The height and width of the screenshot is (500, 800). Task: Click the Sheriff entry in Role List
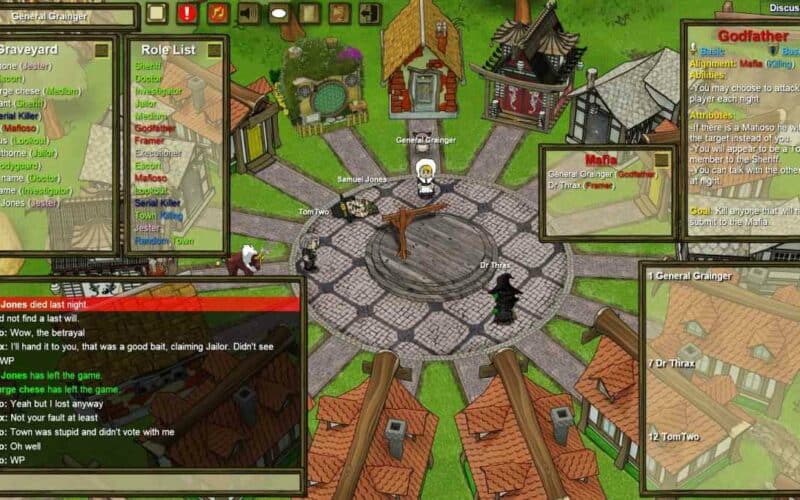148,66
